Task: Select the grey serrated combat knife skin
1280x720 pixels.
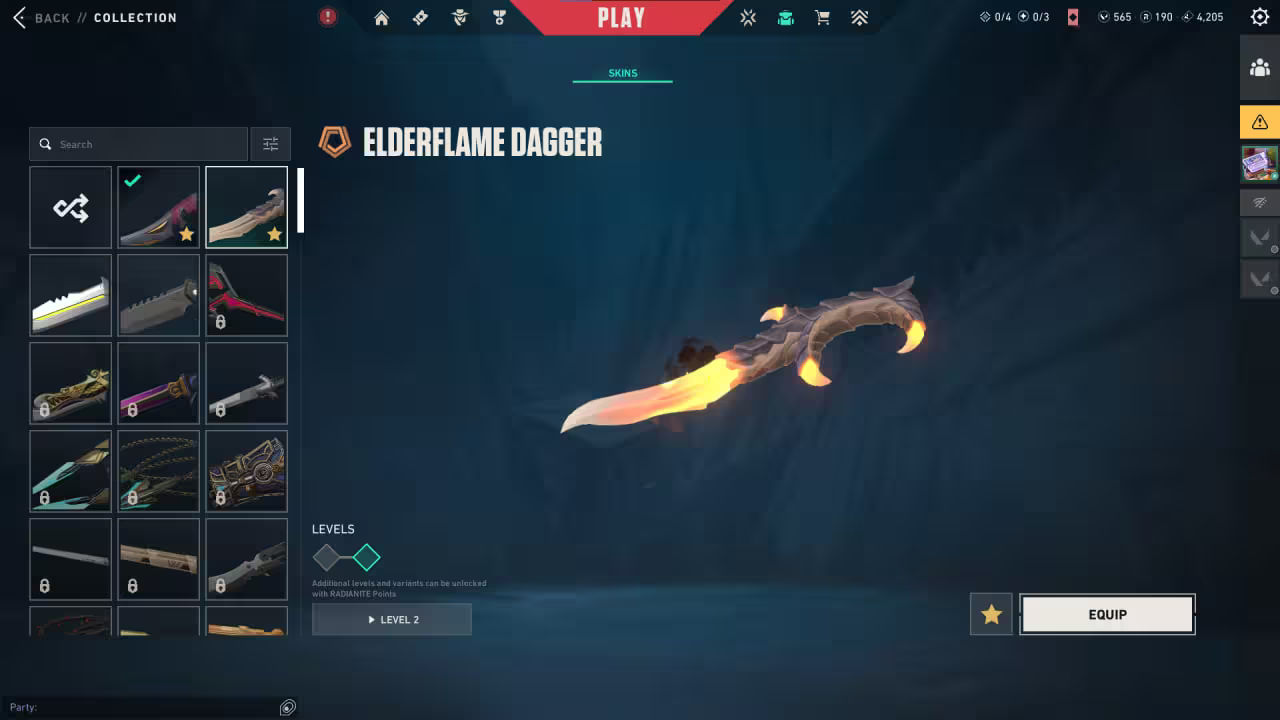Action: pyautogui.click(x=158, y=295)
